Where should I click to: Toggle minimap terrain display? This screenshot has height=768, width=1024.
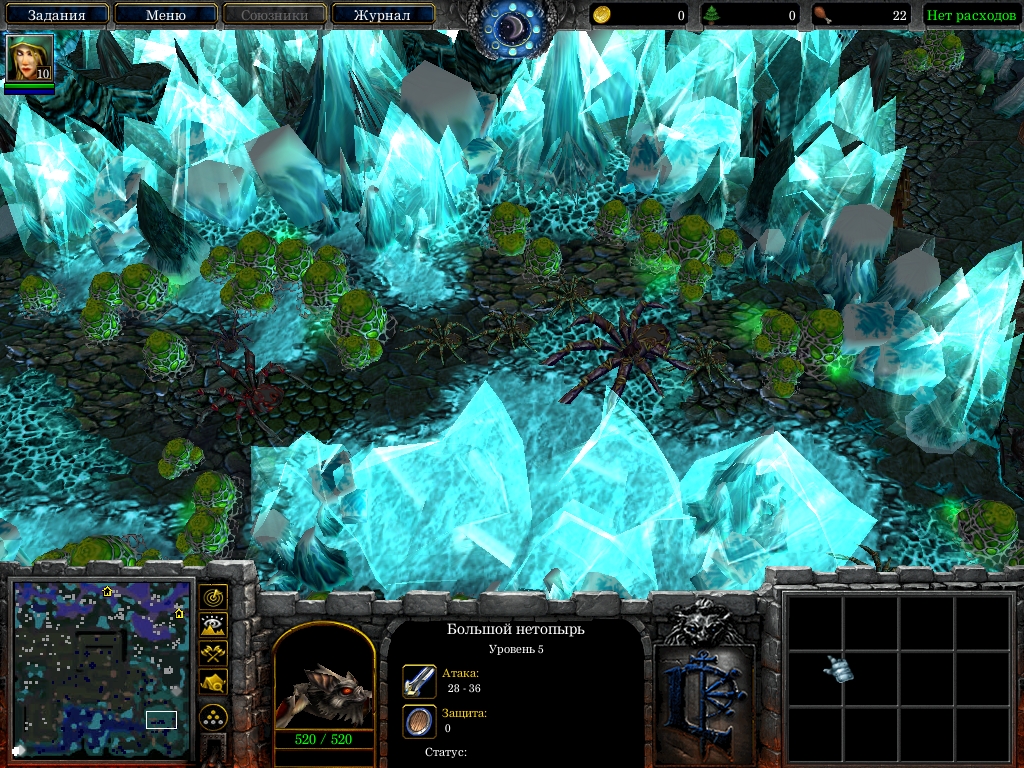coord(213,626)
